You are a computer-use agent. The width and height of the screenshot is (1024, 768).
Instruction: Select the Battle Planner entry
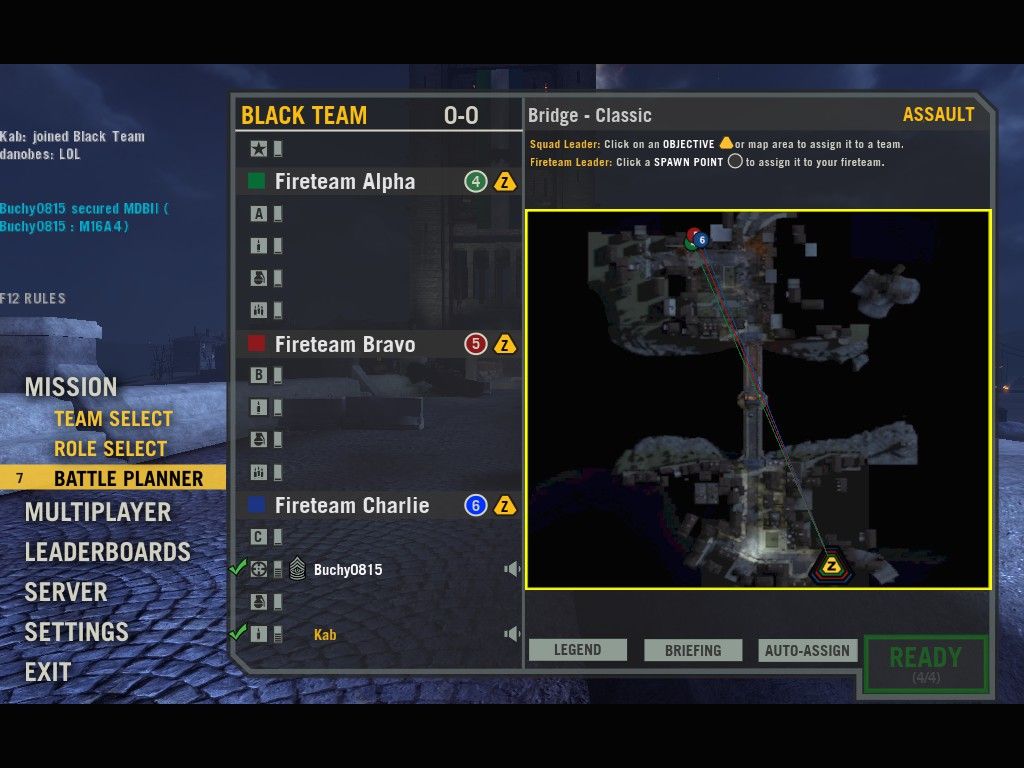coord(128,479)
